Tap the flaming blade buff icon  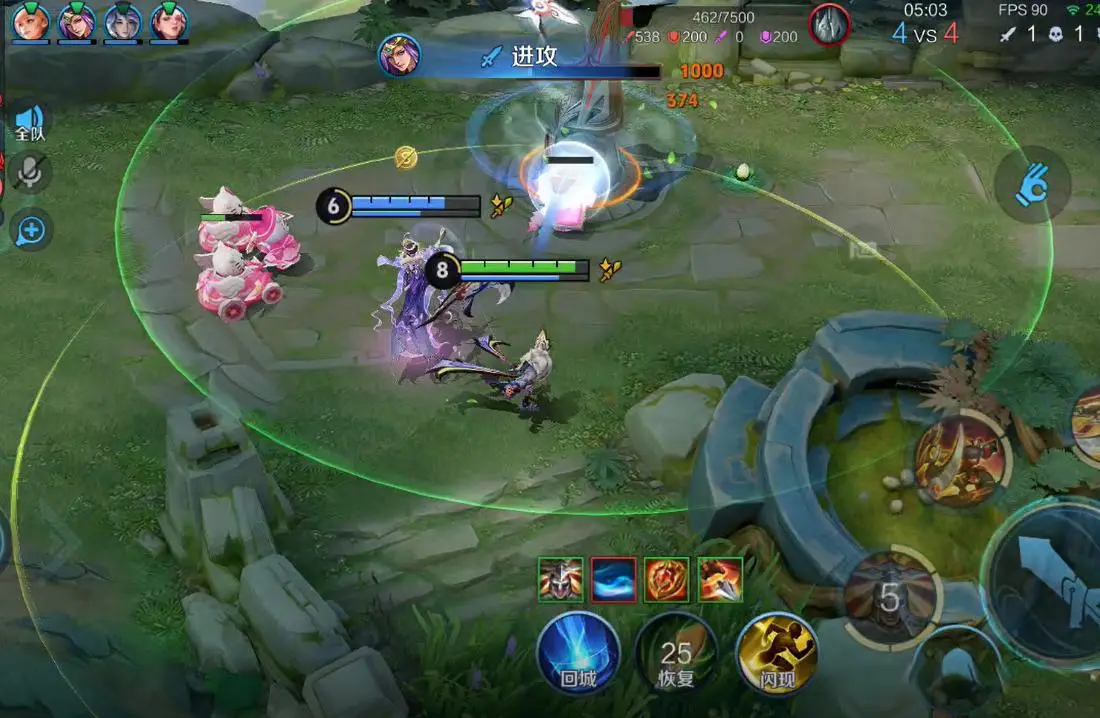point(720,579)
